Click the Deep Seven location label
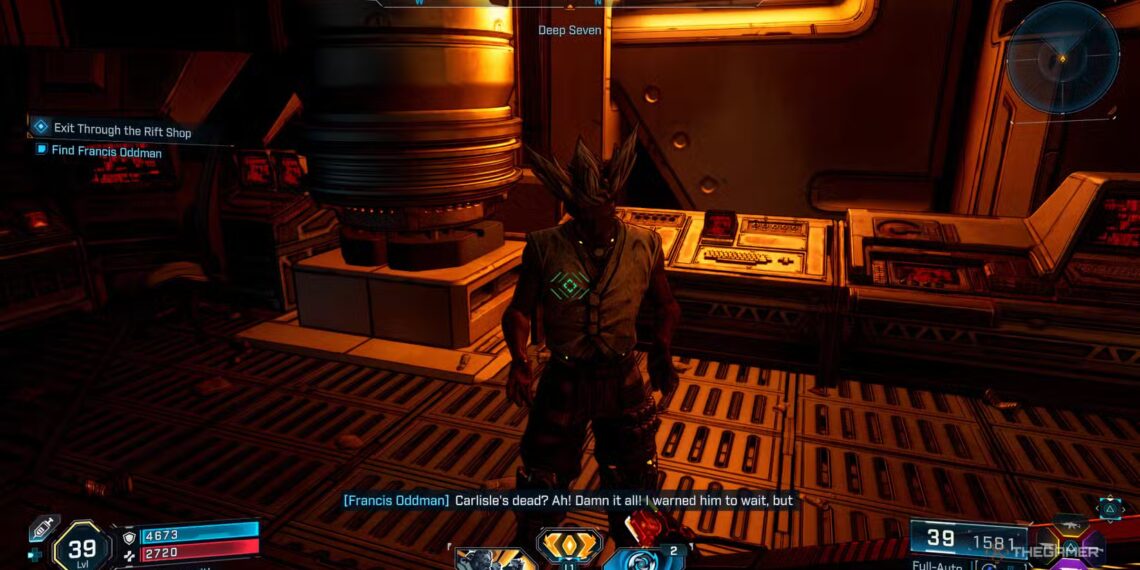 pos(570,30)
